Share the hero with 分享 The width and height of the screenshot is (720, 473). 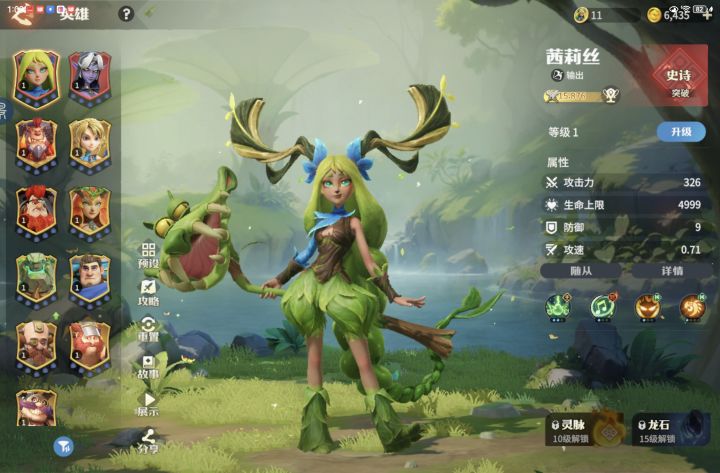click(148, 441)
